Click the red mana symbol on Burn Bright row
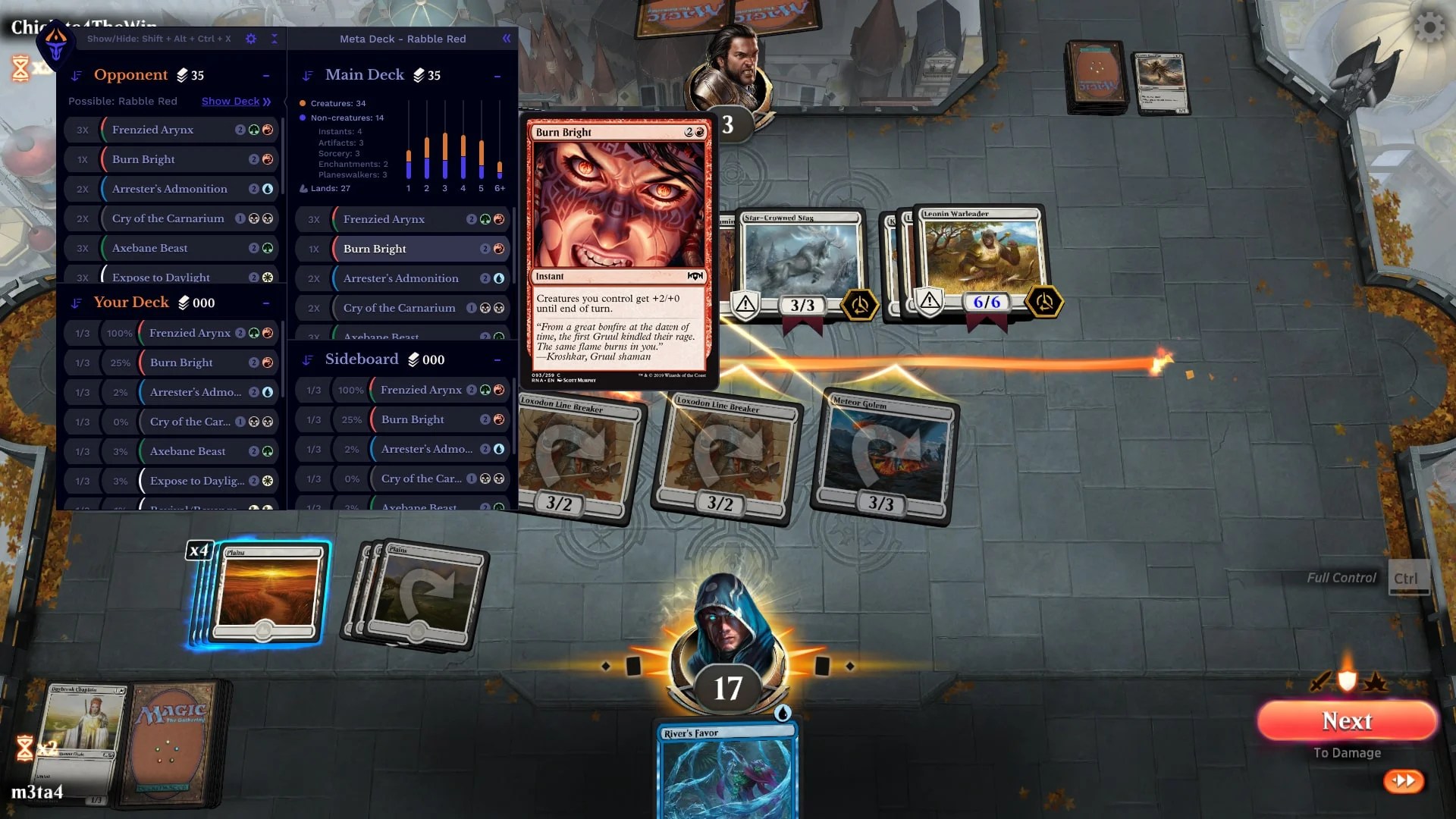 (265, 159)
